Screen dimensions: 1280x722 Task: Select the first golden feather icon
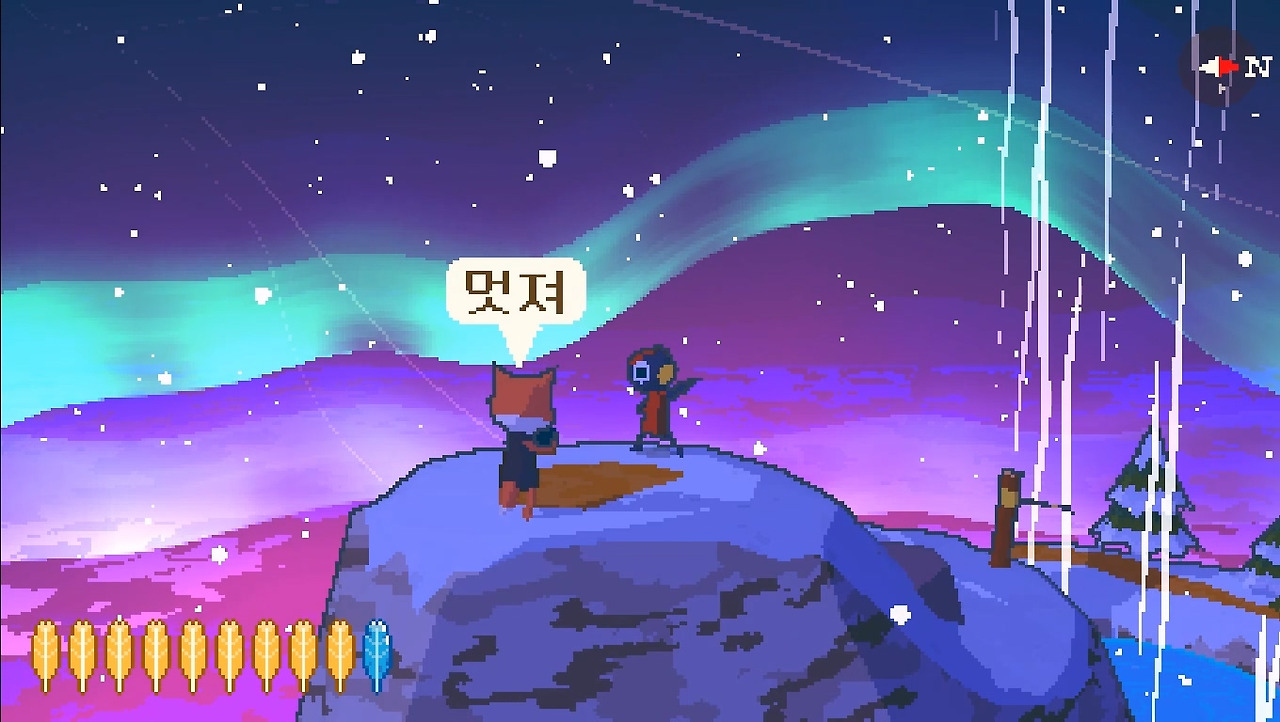coord(44,653)
